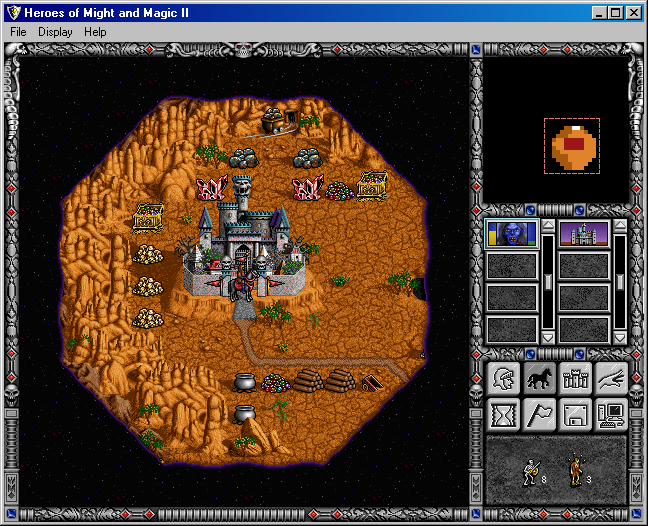Open adventure options flag button

point(540,413)
